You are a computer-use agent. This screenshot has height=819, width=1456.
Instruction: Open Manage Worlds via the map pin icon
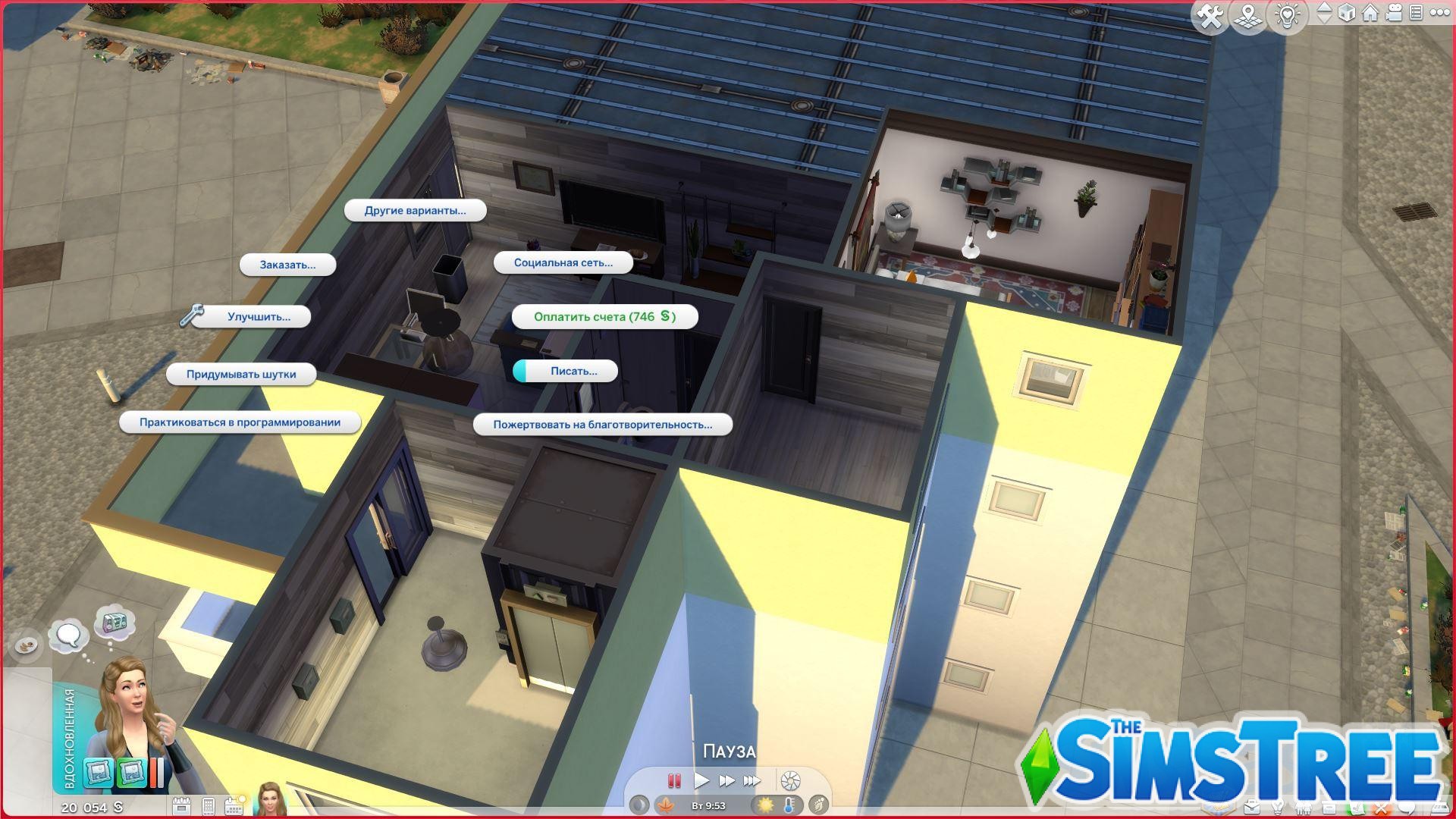[1247, 13]
